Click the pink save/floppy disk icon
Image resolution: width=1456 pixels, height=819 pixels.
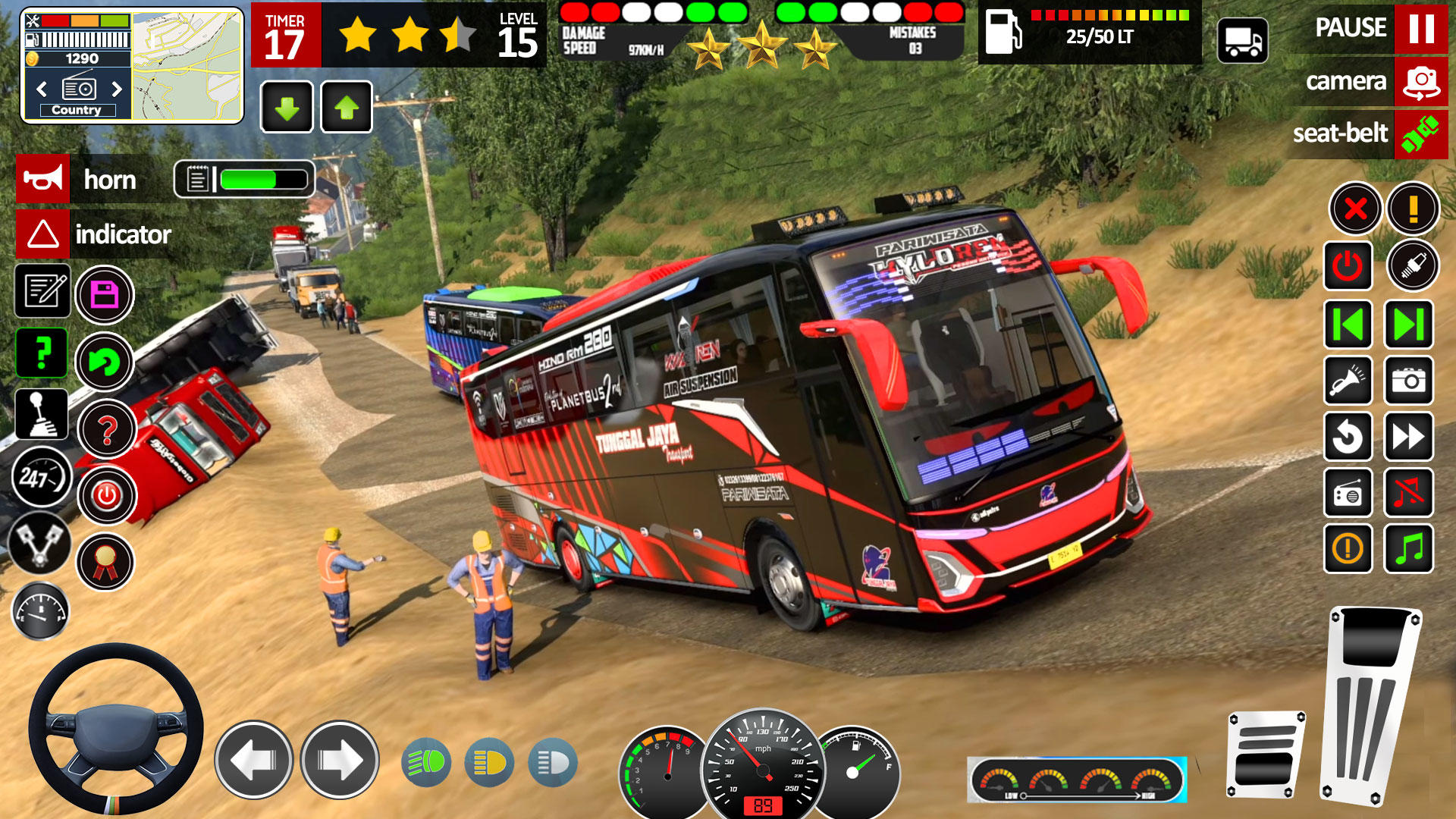coord(106,293)
